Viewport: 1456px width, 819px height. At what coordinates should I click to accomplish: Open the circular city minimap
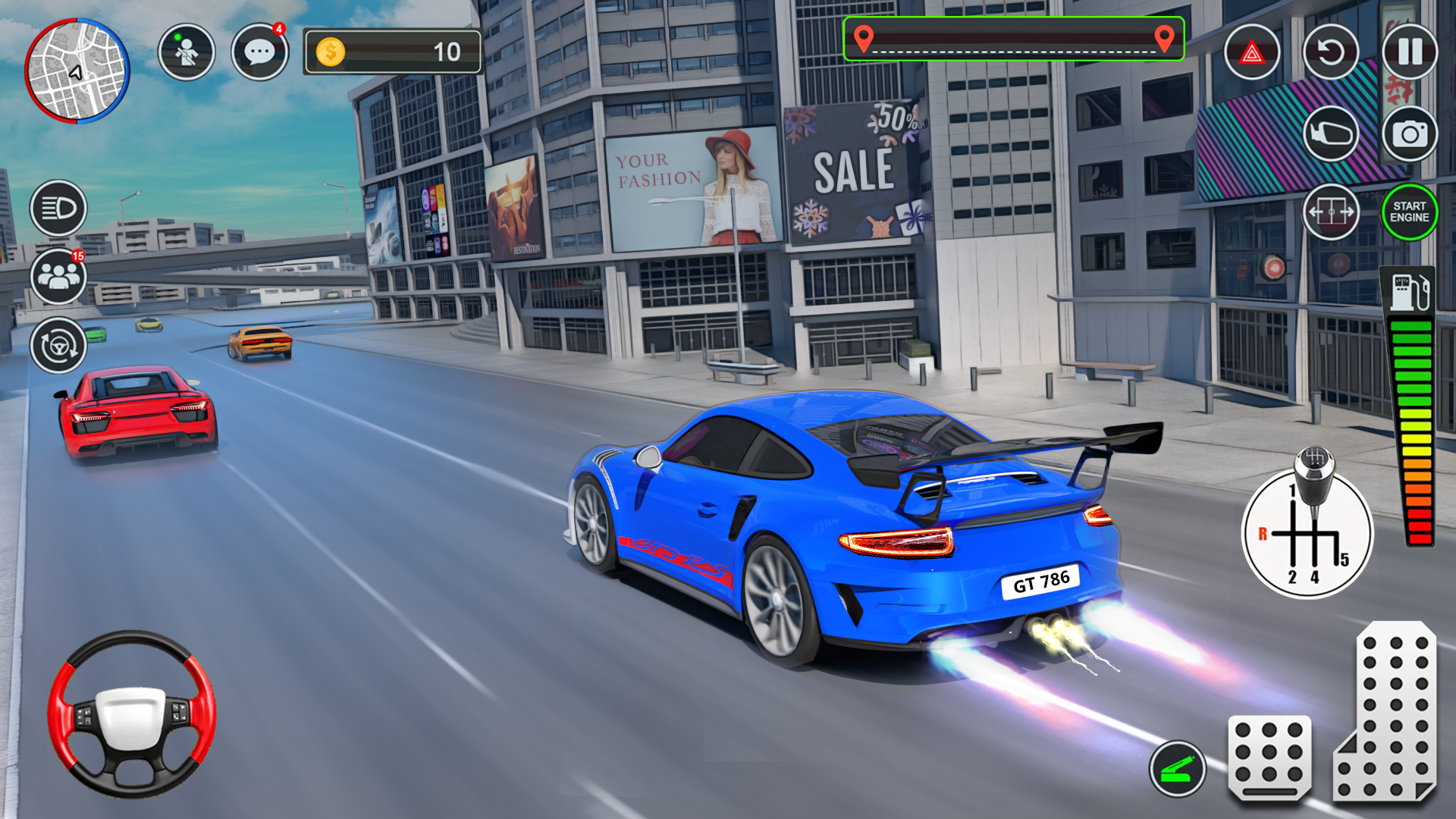pos(77,71)
